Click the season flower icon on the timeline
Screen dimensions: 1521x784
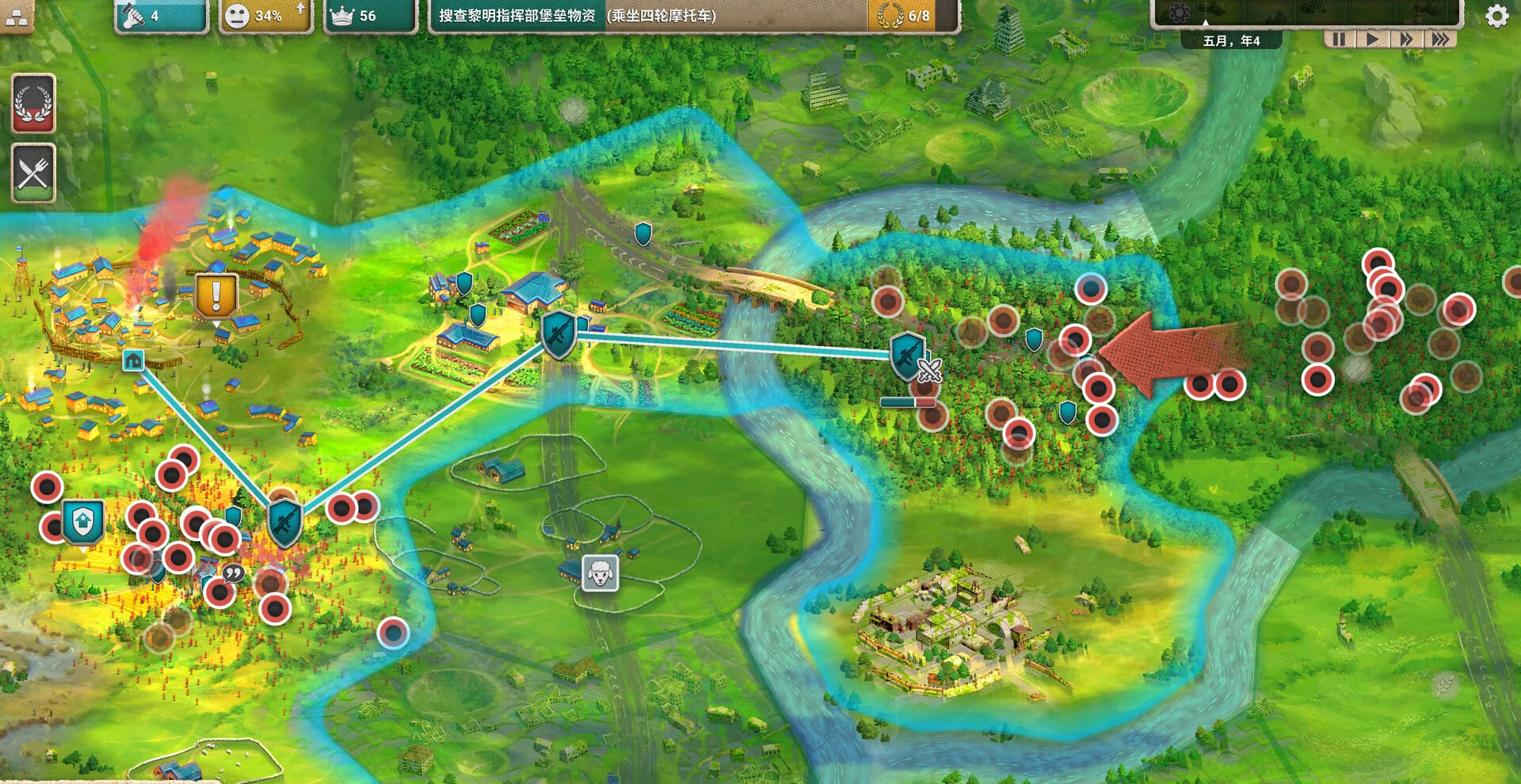[1180, 11]
